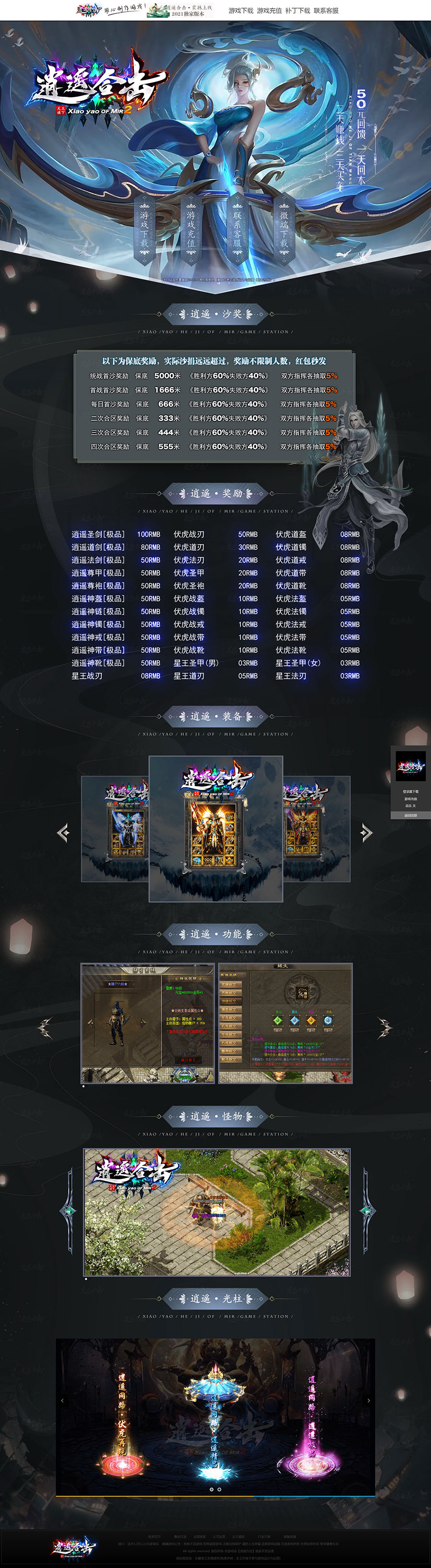Open the 联系客服 hanging banner button
The width and height of the screenshot is (431, 1568).
[x=238, y=229]
